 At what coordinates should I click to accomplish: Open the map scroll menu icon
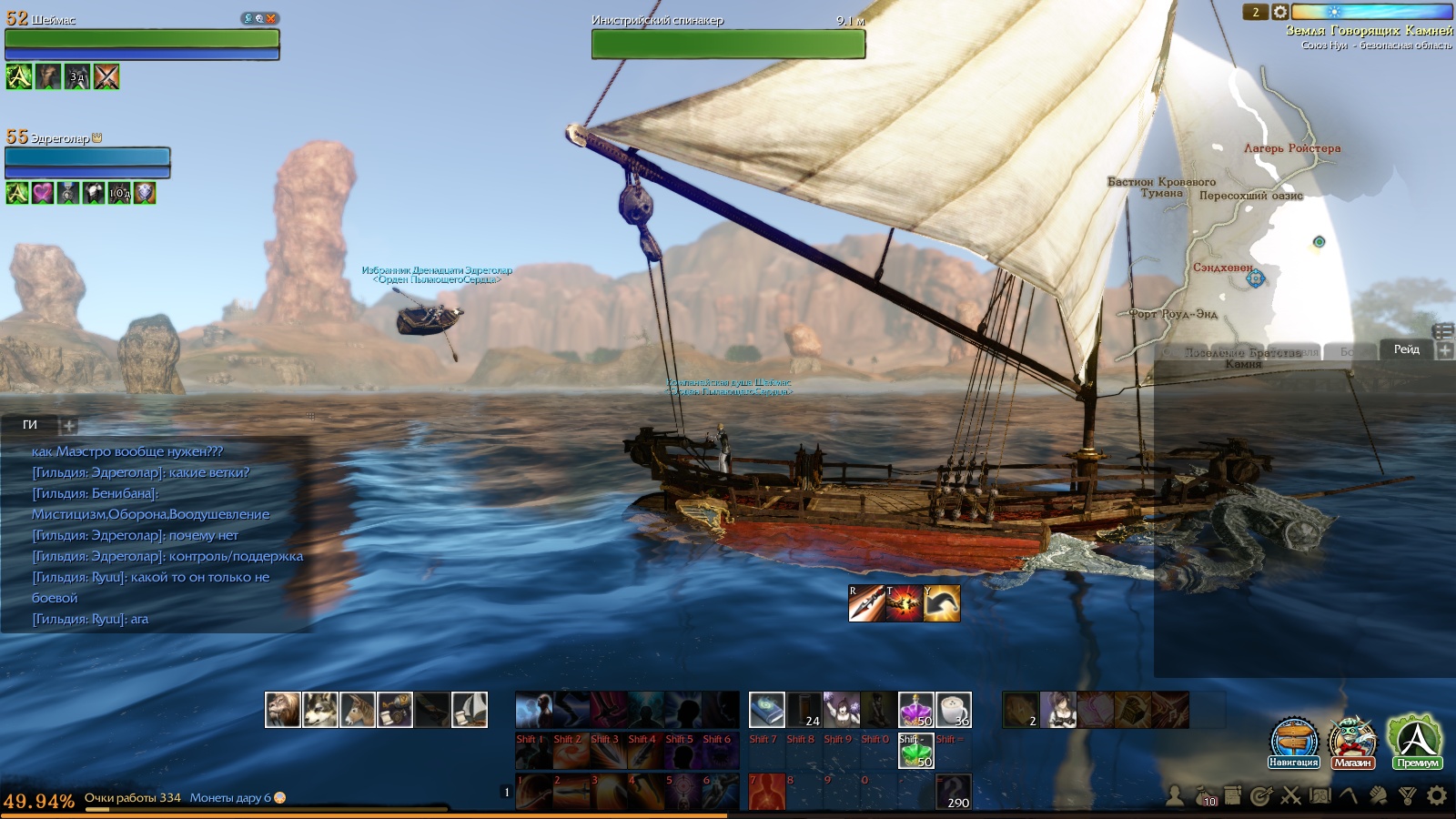click(1320, 796)
